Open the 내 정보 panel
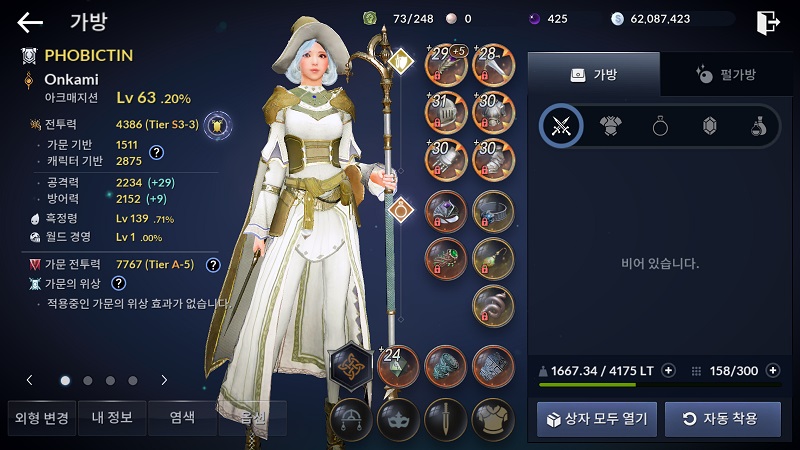The width and height of the screenshot is (800, 450). (x=110, y=418)
